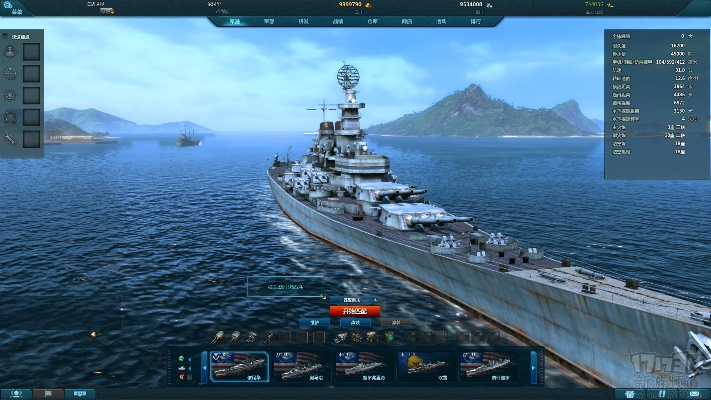Select the first battleship card in carousel
Viewport: 711px width, 400px height.
point(241,366)
